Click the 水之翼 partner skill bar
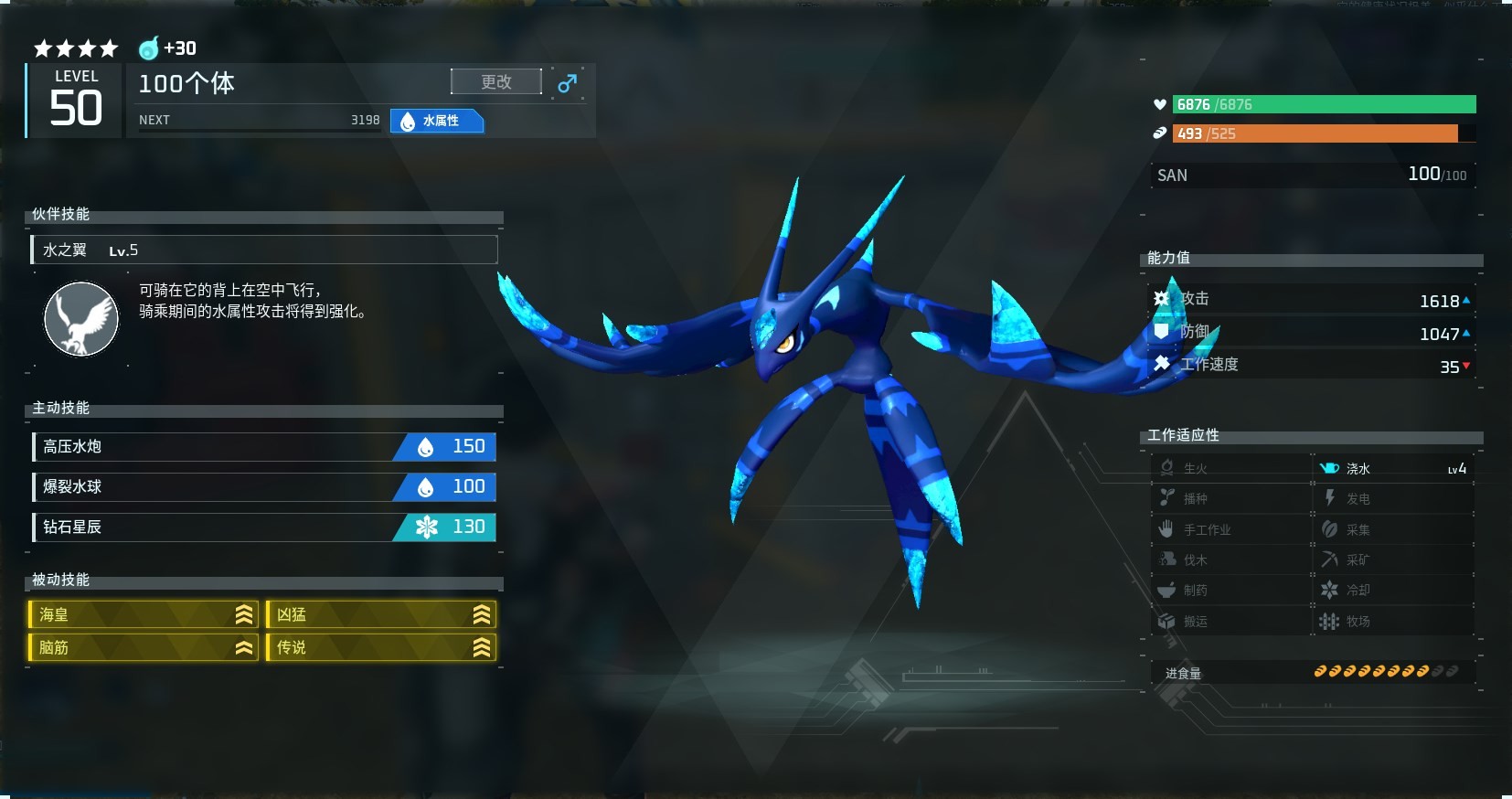Image resolution: width=1512 pixels, height=799 pixels. click(x=264, y=250)
